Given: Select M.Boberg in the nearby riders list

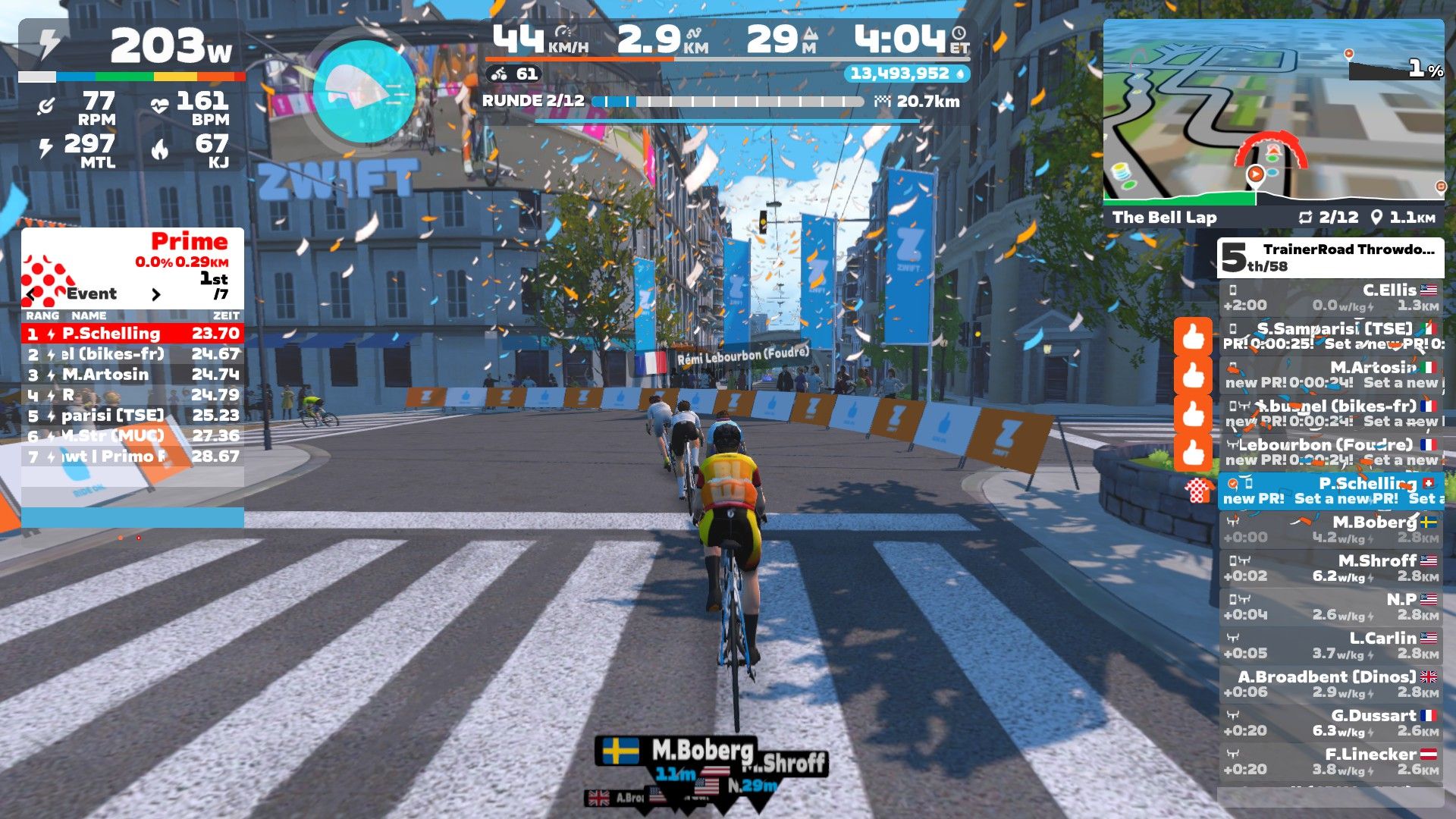Looking at the screenshot, I should click(1330, 529).
